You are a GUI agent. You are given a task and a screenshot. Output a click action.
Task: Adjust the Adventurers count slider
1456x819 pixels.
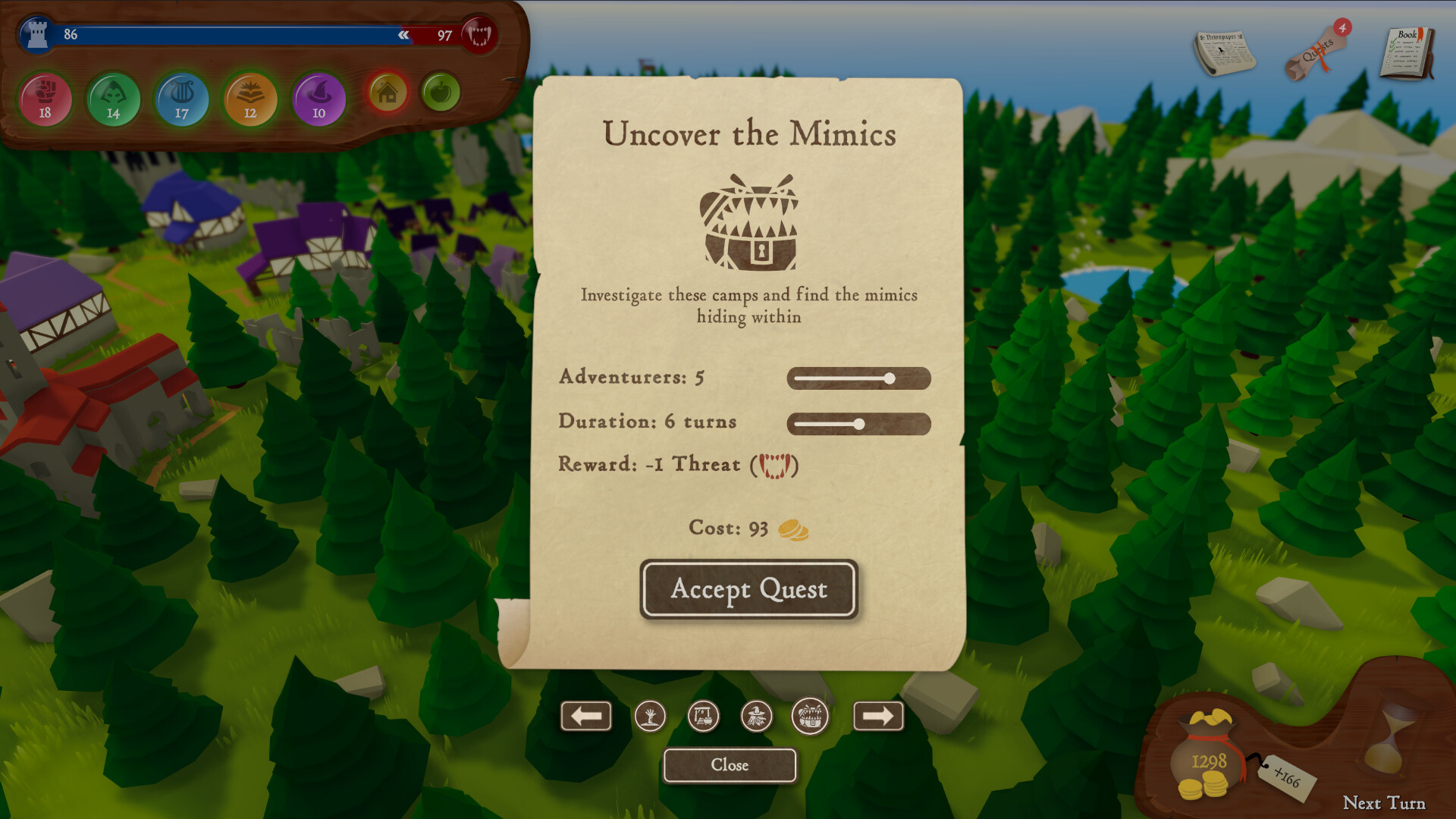coord(890,378)
